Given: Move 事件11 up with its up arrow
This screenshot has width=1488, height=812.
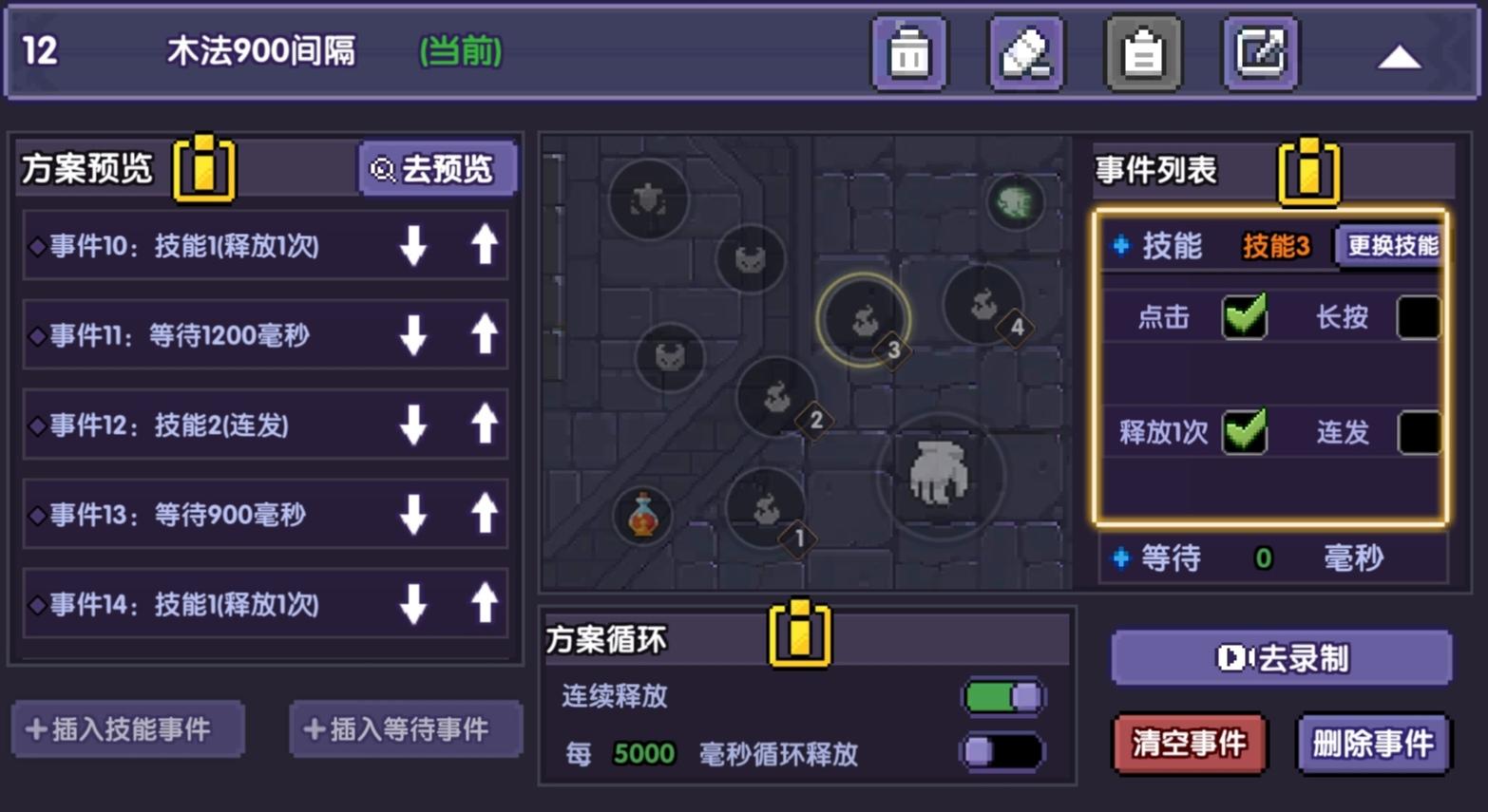Looking at the screenshot, I should click(484, 334).
